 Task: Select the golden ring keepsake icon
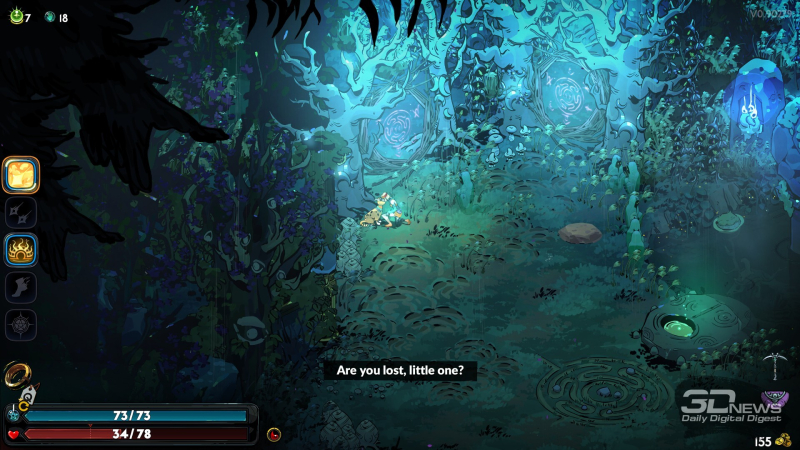point(18,374)
